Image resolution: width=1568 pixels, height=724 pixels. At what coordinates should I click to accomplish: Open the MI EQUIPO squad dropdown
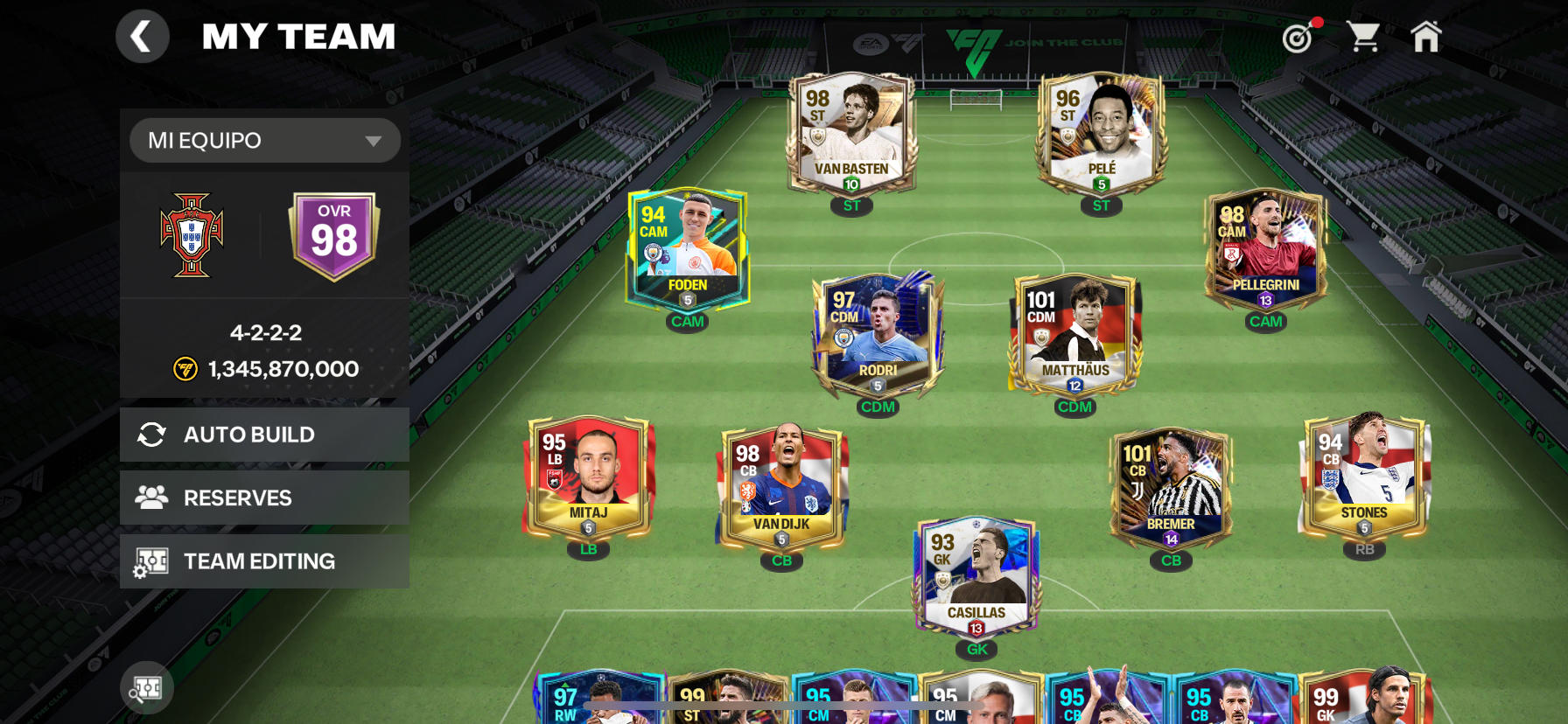click(264, 141)
